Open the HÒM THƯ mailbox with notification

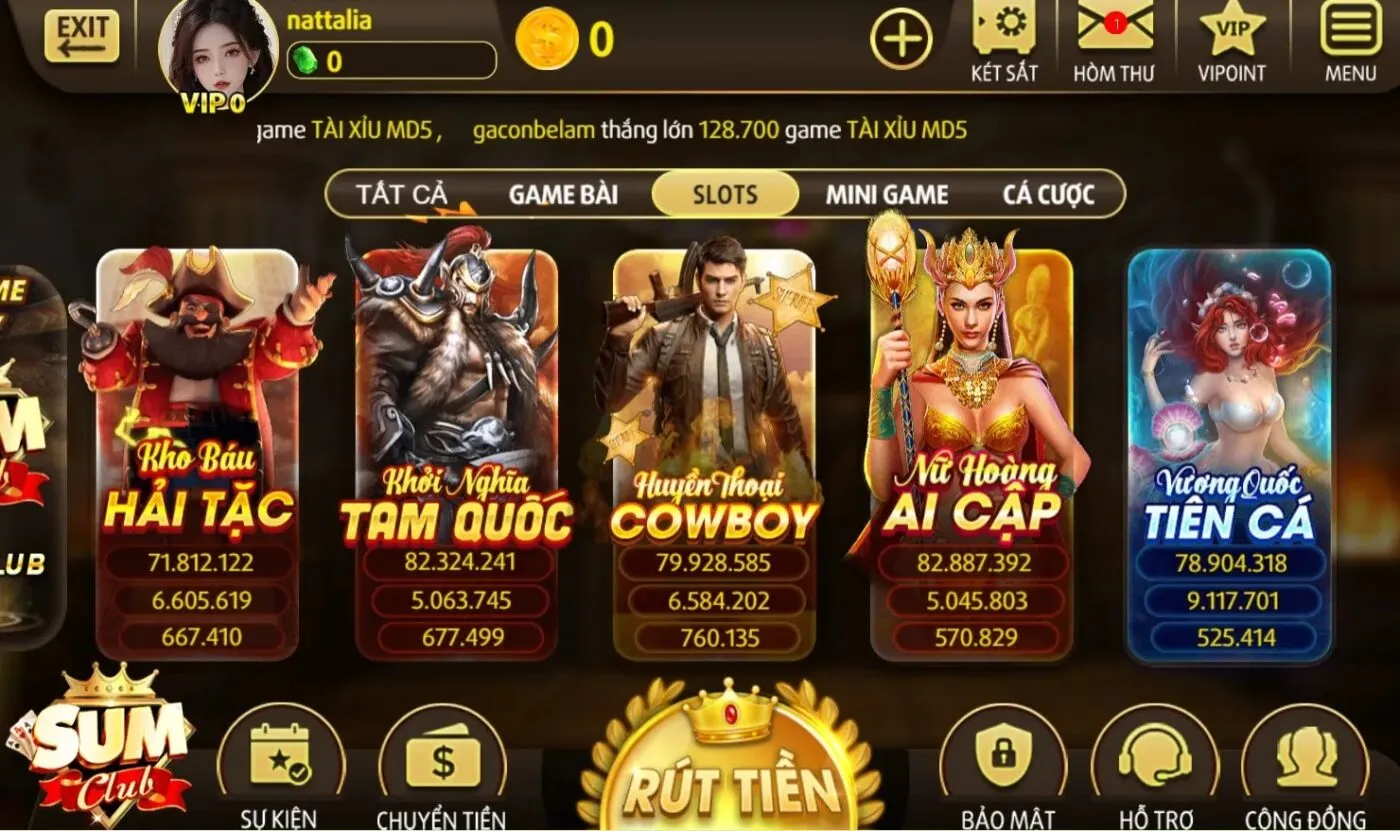(x=1115, y=40)
